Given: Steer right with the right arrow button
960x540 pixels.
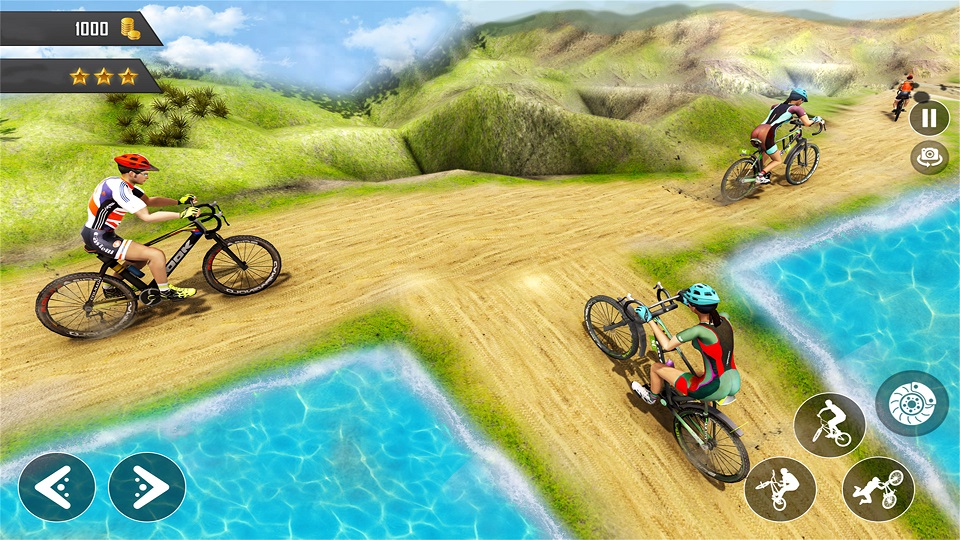Looking at the screenshot, I should [147, 487].
